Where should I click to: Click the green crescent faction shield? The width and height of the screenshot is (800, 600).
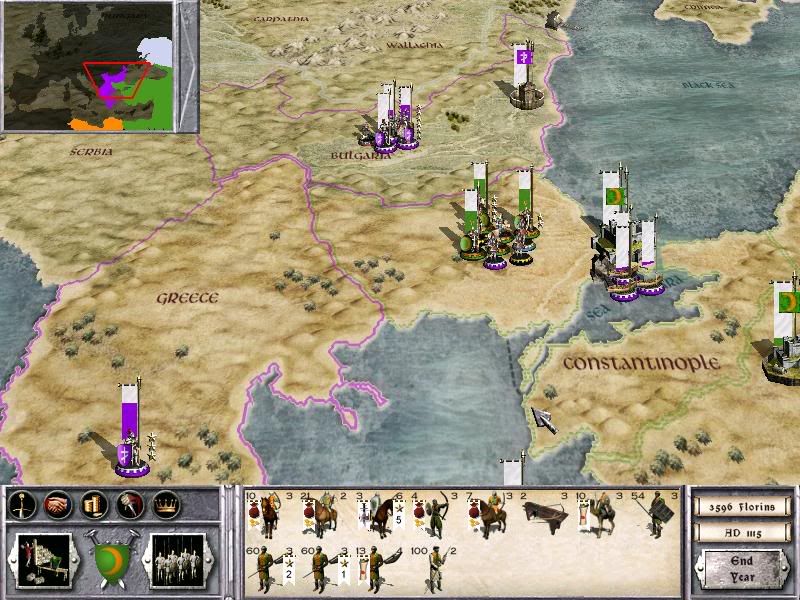(x=110, y=557)
